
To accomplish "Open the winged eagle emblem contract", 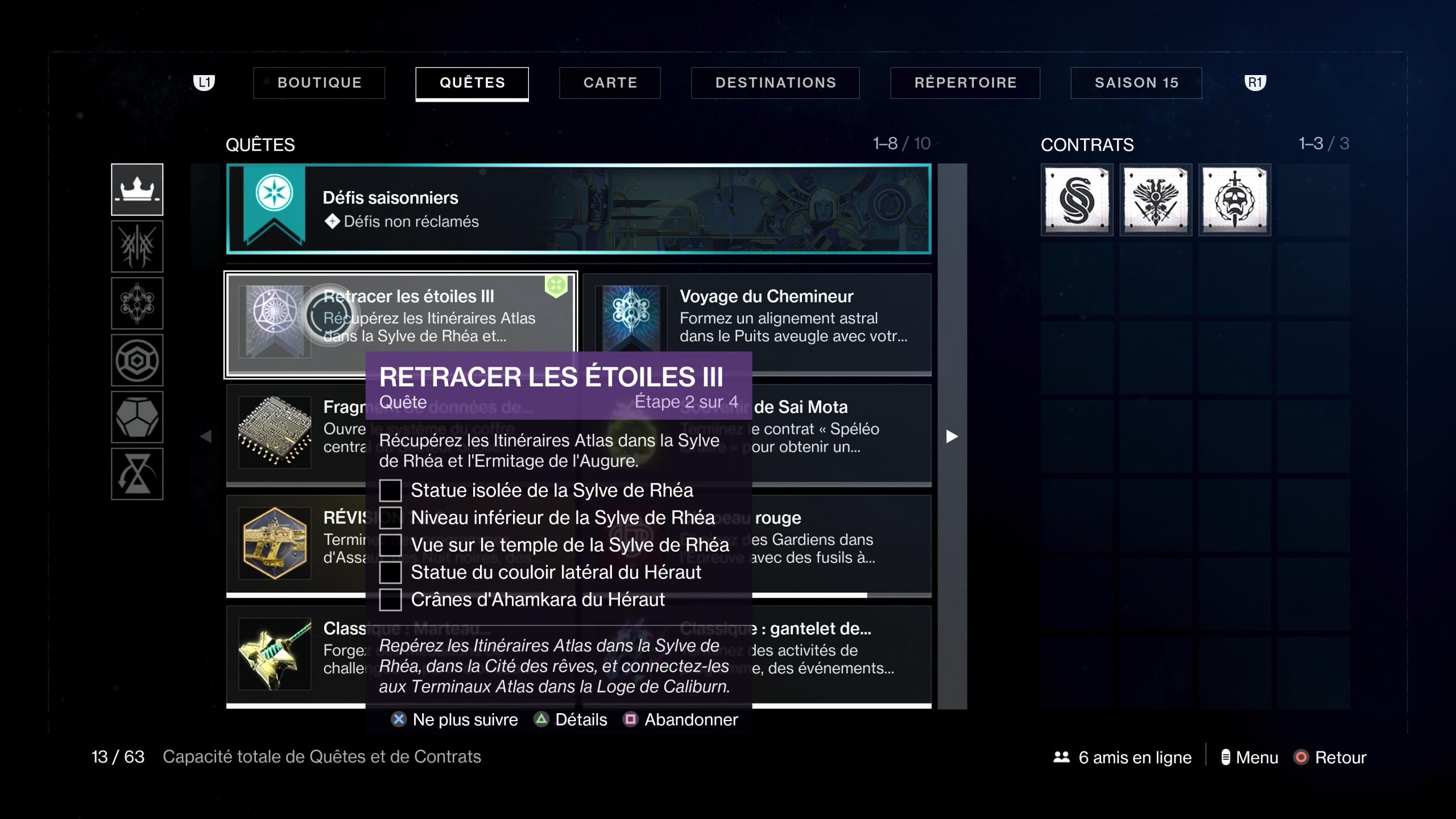I will (x=1156, y=200).
